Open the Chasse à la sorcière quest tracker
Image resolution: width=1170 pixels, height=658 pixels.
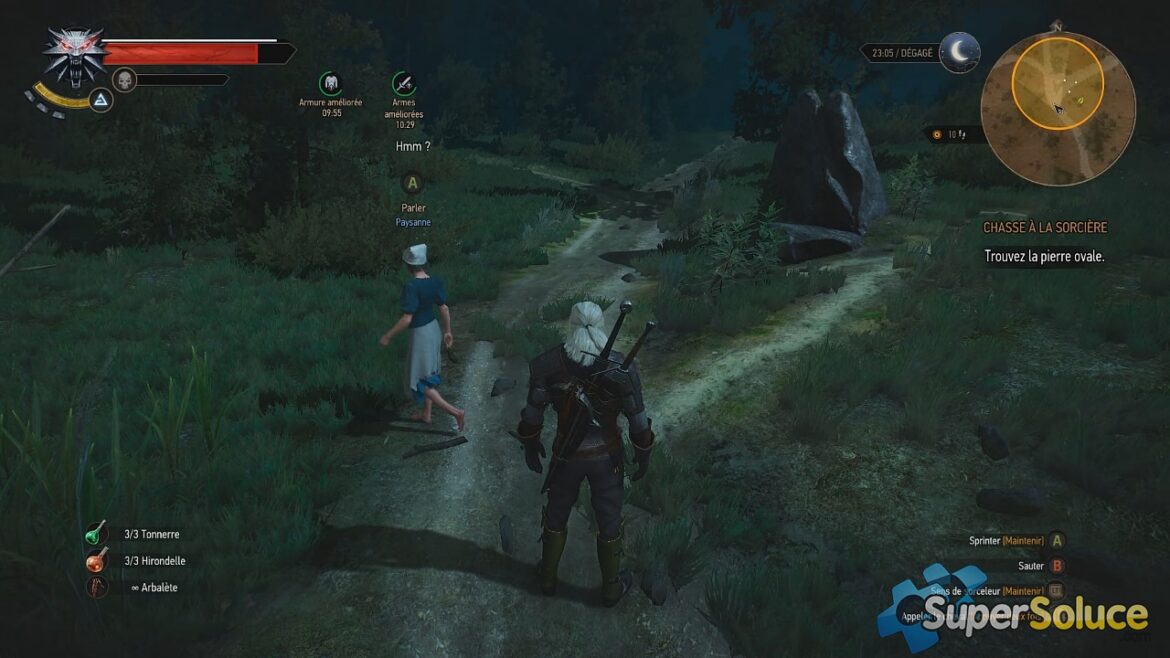[1044, 228]
